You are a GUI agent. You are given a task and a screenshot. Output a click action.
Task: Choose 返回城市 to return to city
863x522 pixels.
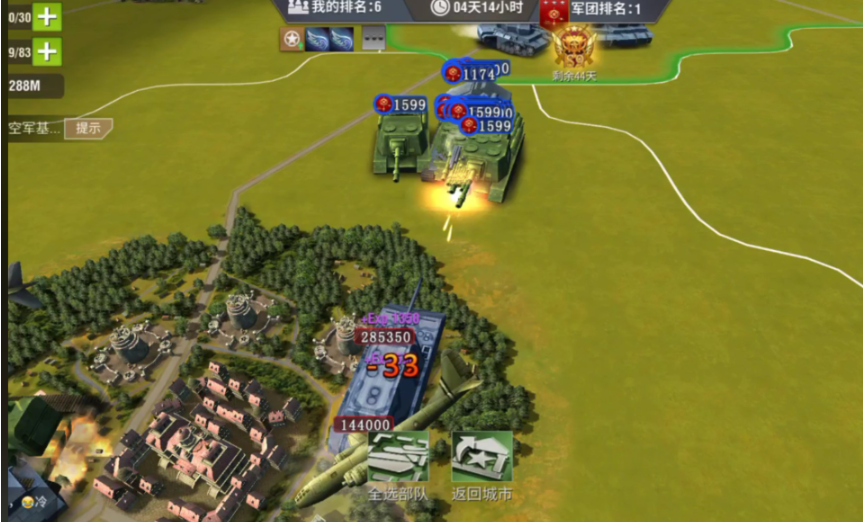(x=482, y=461)
